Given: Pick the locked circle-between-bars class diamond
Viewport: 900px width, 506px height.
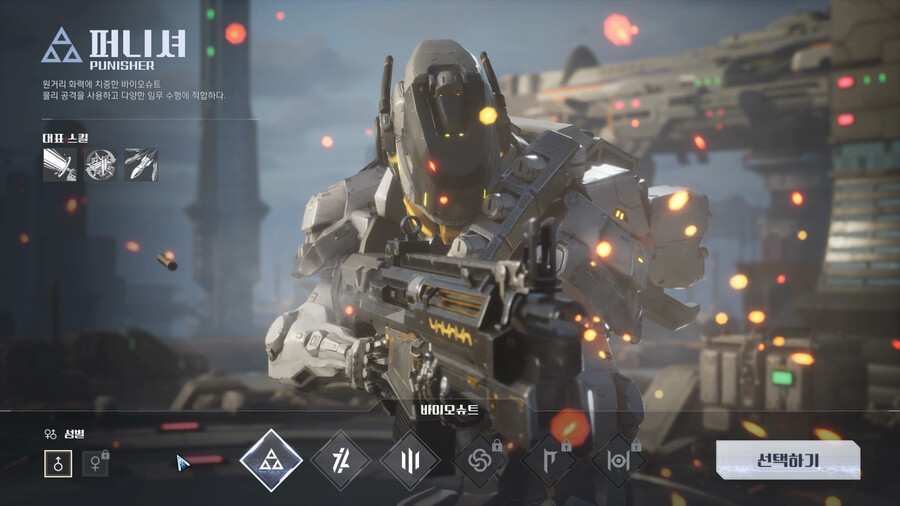Looking at the screenshot, I should pyautogui.click(x=618, y=460).
